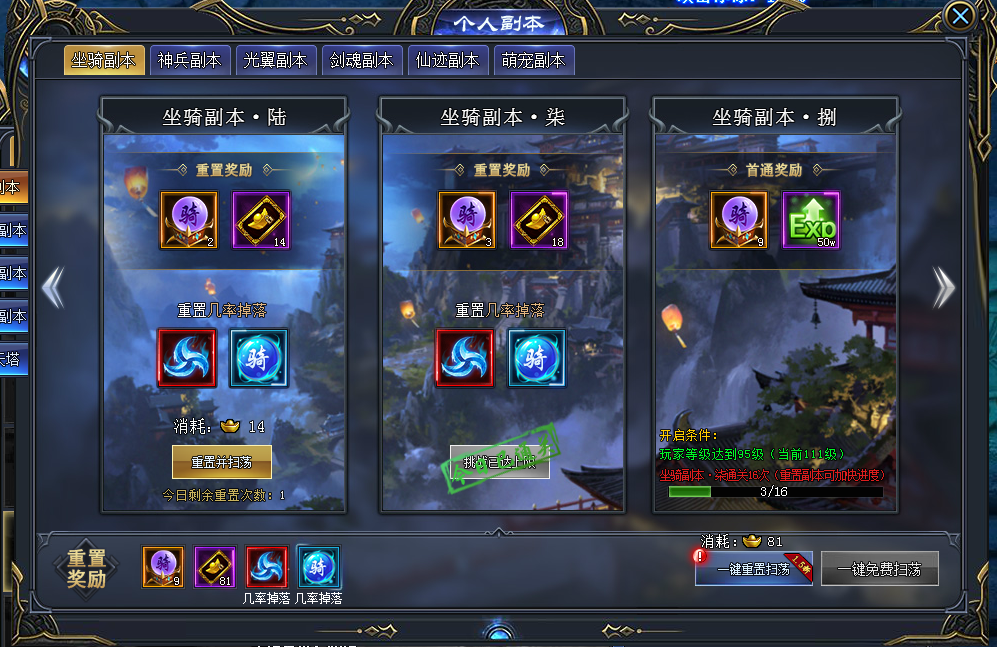Switch to the 剑魂副本 tab
The image size is (997, 647).
(x=362, y=60)
